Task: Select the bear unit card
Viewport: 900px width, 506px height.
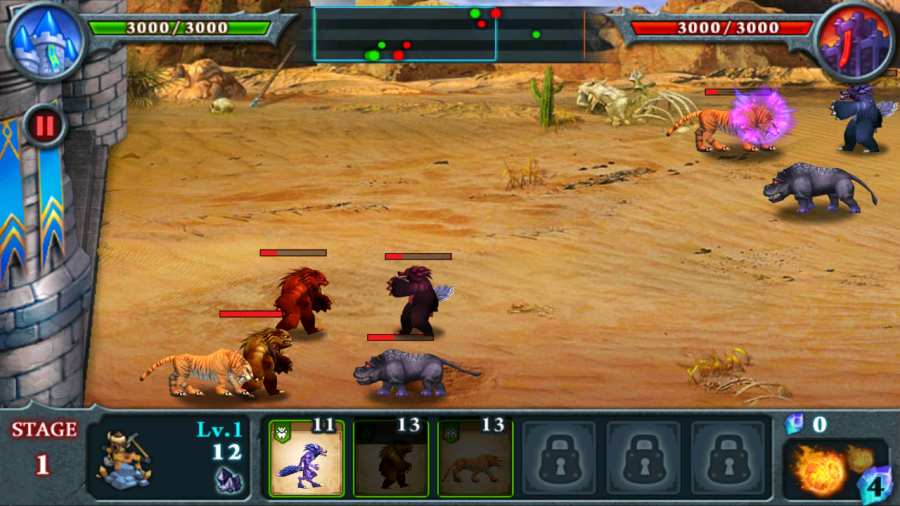Action: (391, 458)
